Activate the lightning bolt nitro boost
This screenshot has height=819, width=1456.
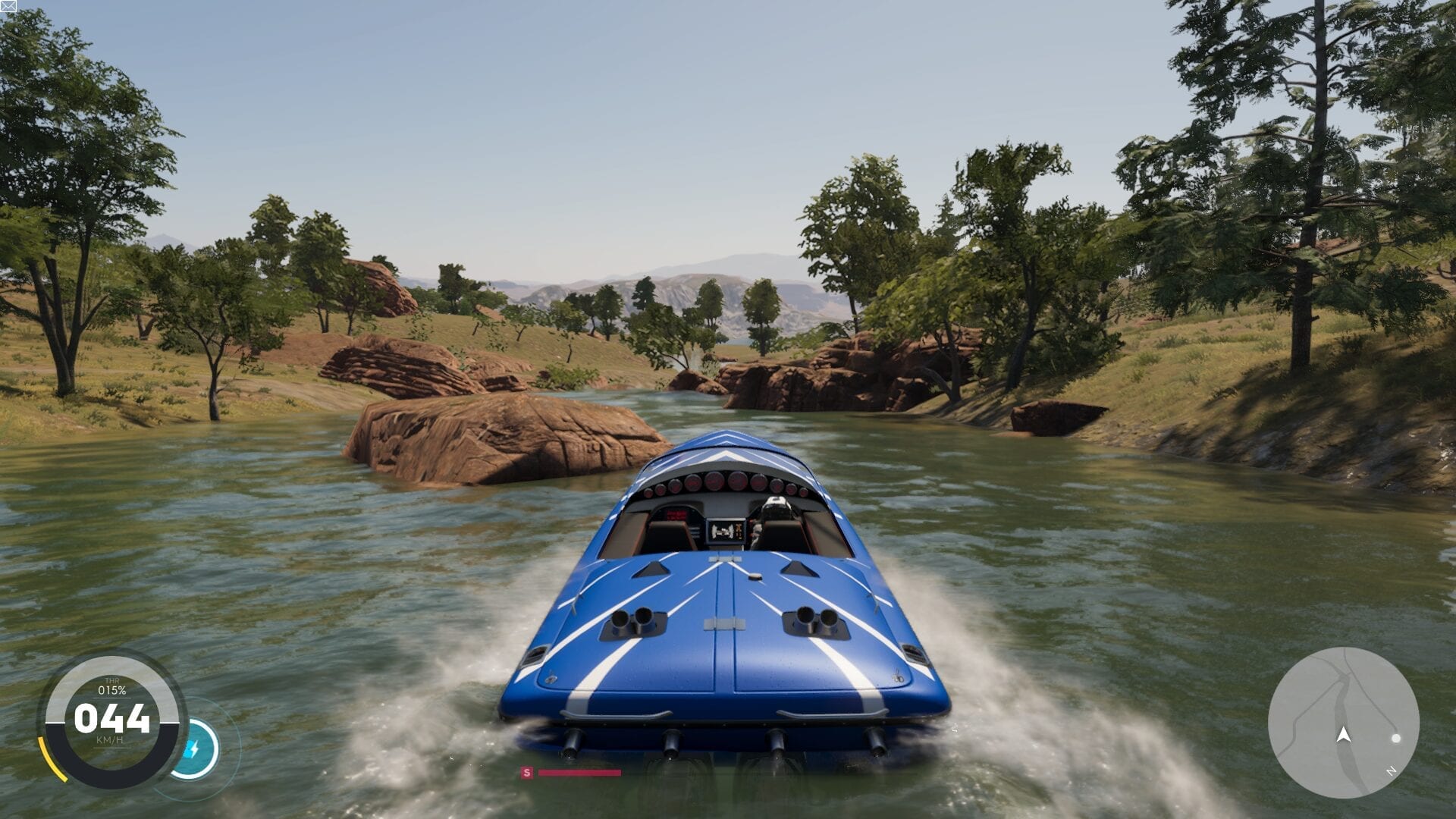tap(193, 750)
